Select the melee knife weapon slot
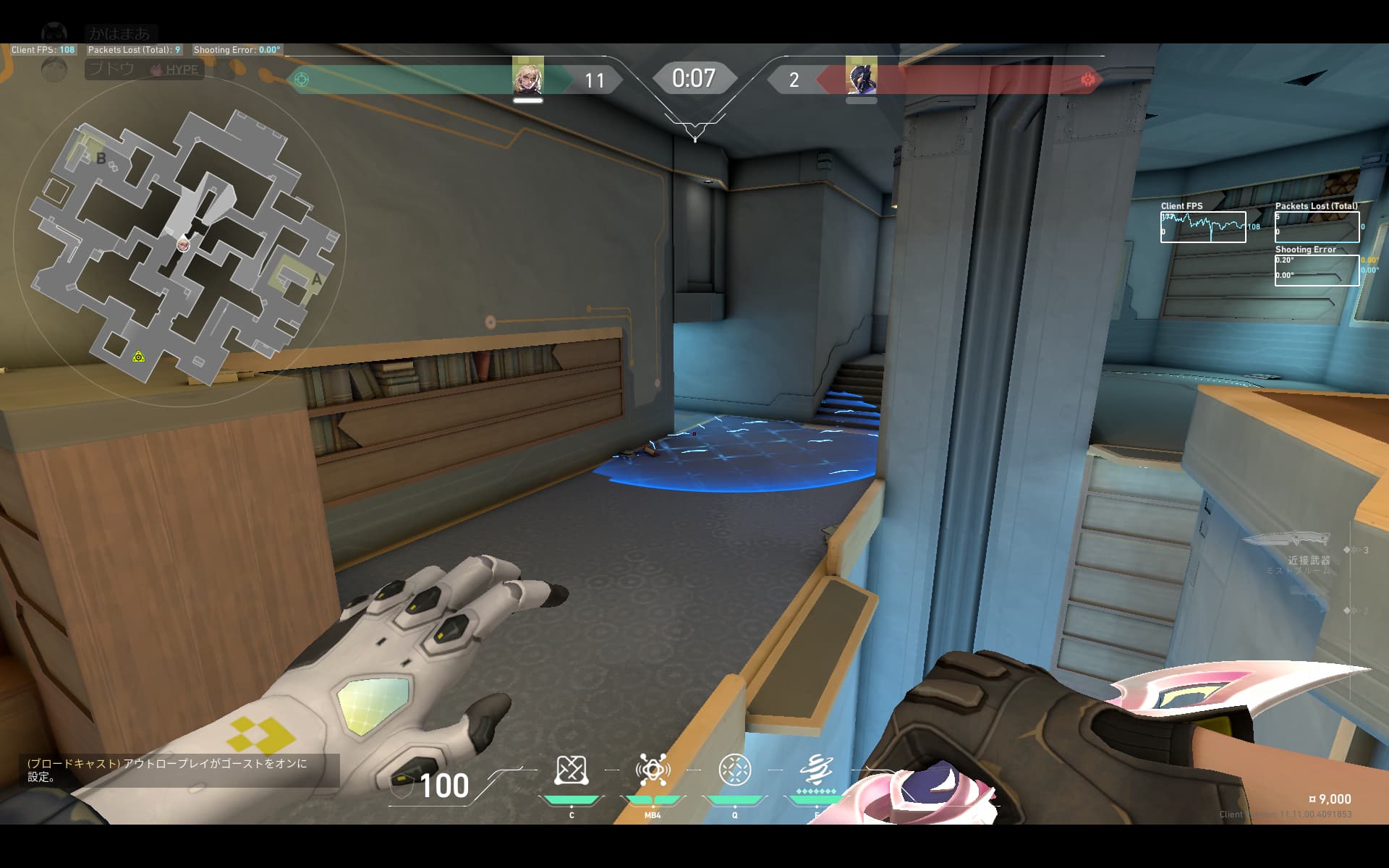Image resolution: width=1389 pixels, height=868 pixels. point(1286,540)
